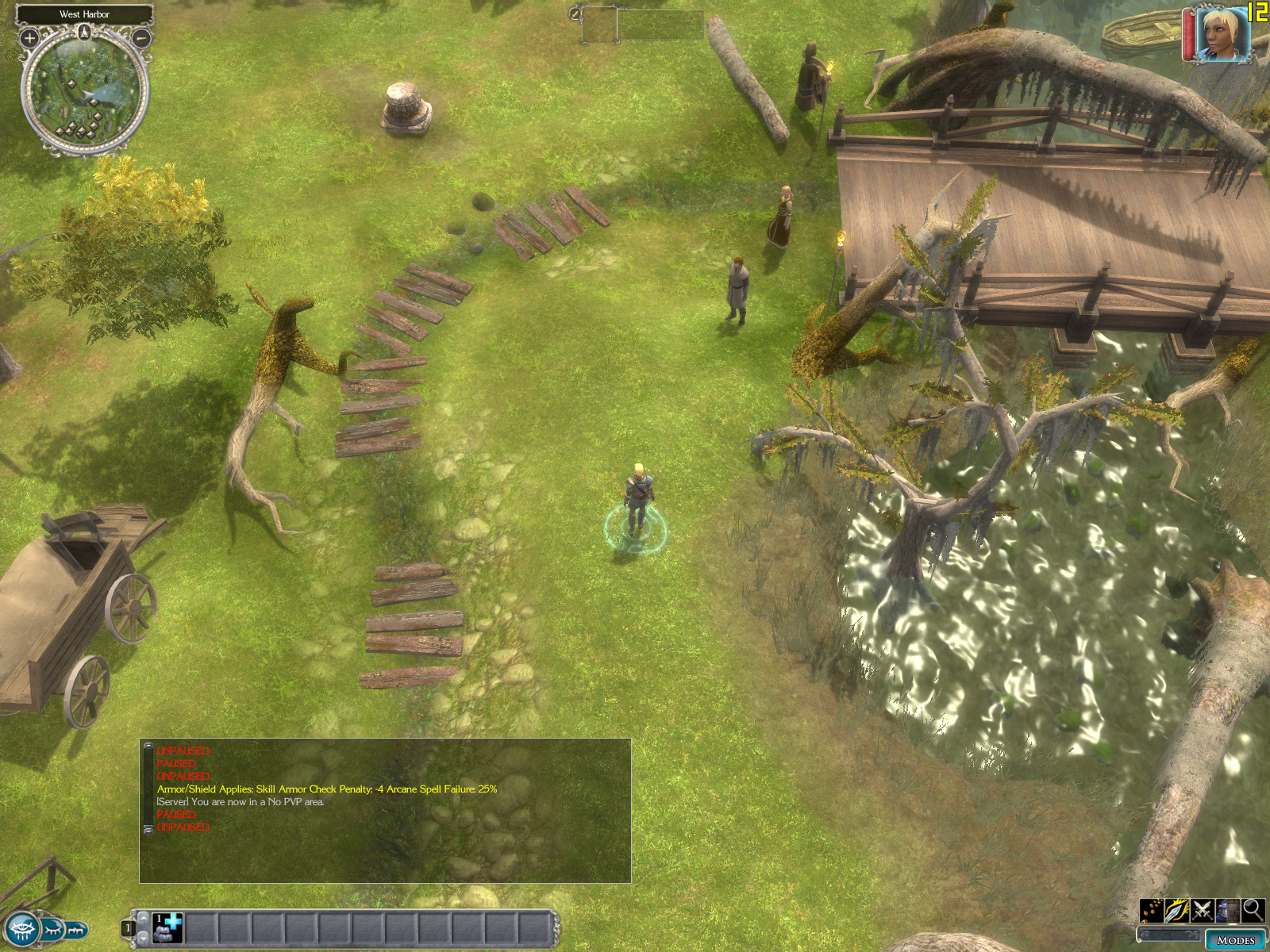Zoom in the minimap with plus button
The image size is (1270, 952).
click(x=29, y=37)
